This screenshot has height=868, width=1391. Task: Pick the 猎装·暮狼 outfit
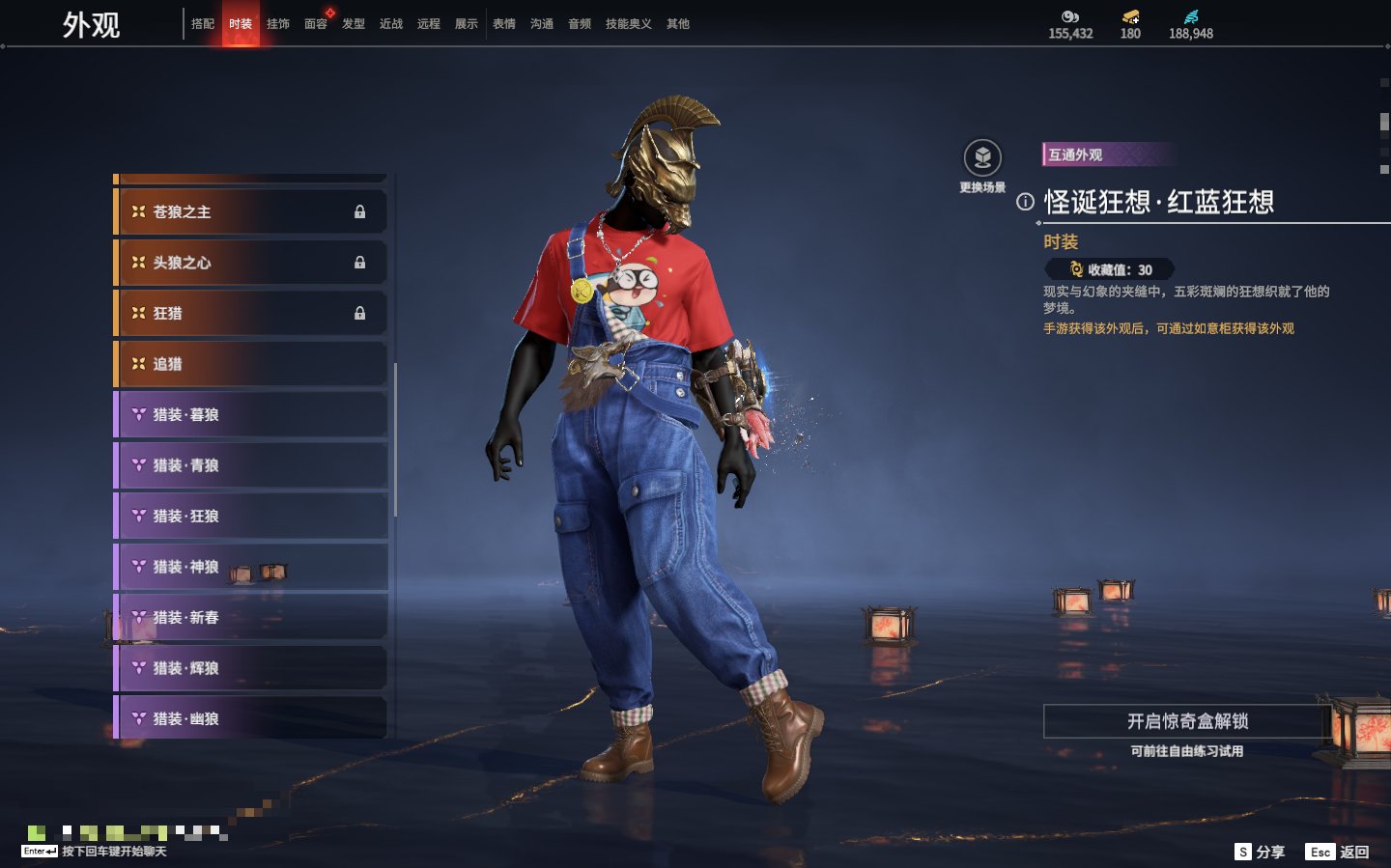pos(251,415)
